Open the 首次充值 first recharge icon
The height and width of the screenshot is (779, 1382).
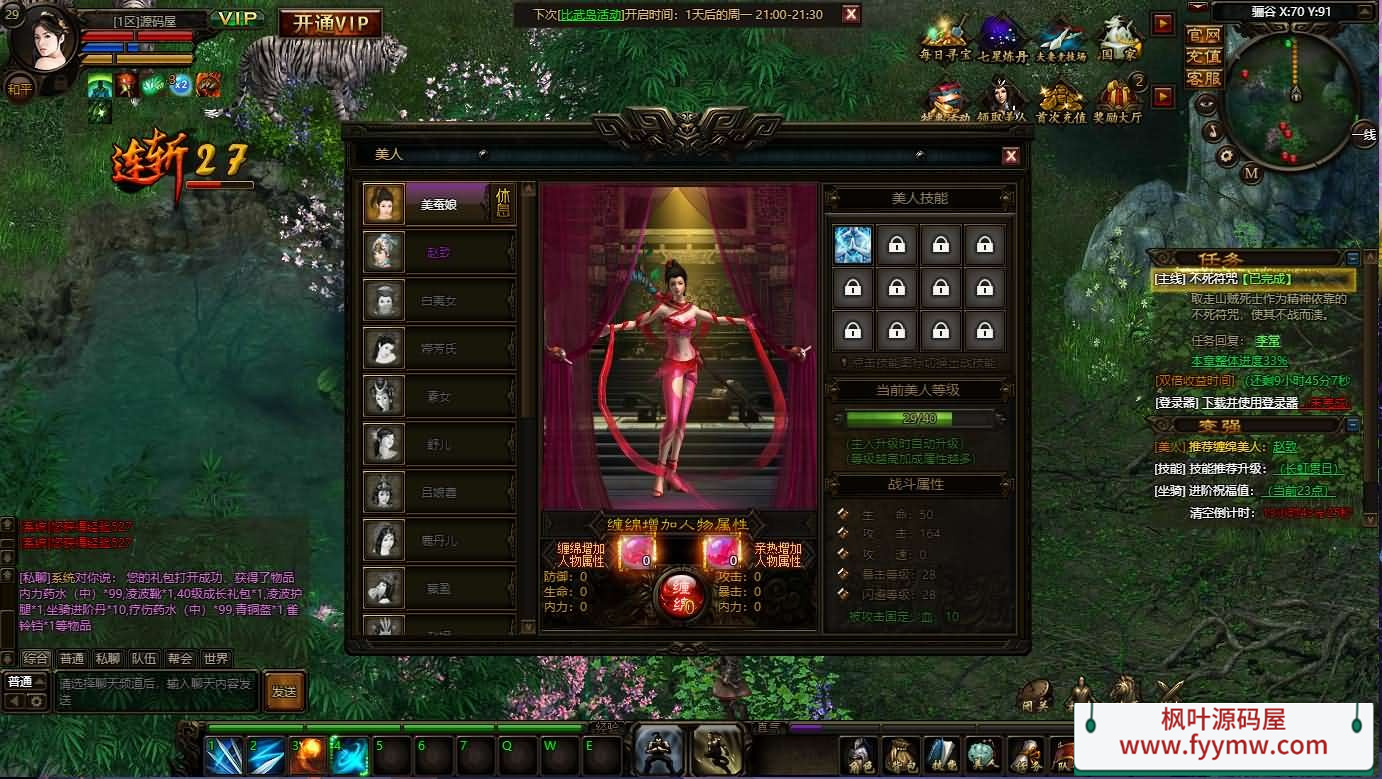(1060, 100)
